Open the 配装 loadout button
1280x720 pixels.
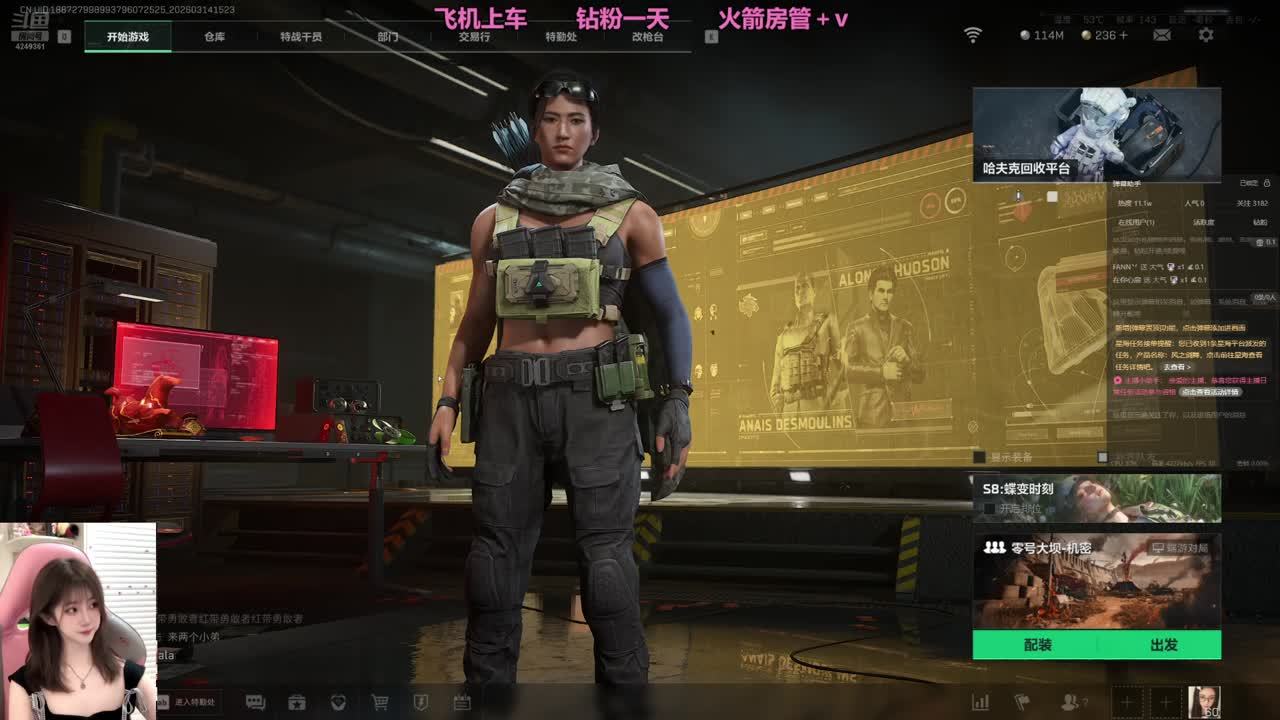click(1038, 645)
